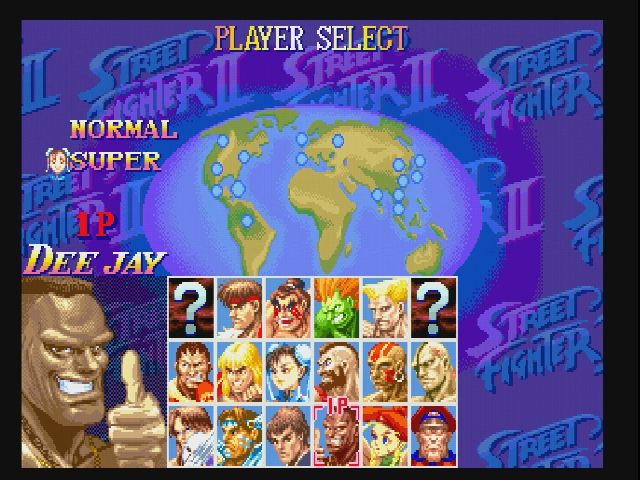Image resolution: width=640 pixels, height=480 pixels.
Task: Choose Balrog the boxer
Action: click(x=192, y=371)
